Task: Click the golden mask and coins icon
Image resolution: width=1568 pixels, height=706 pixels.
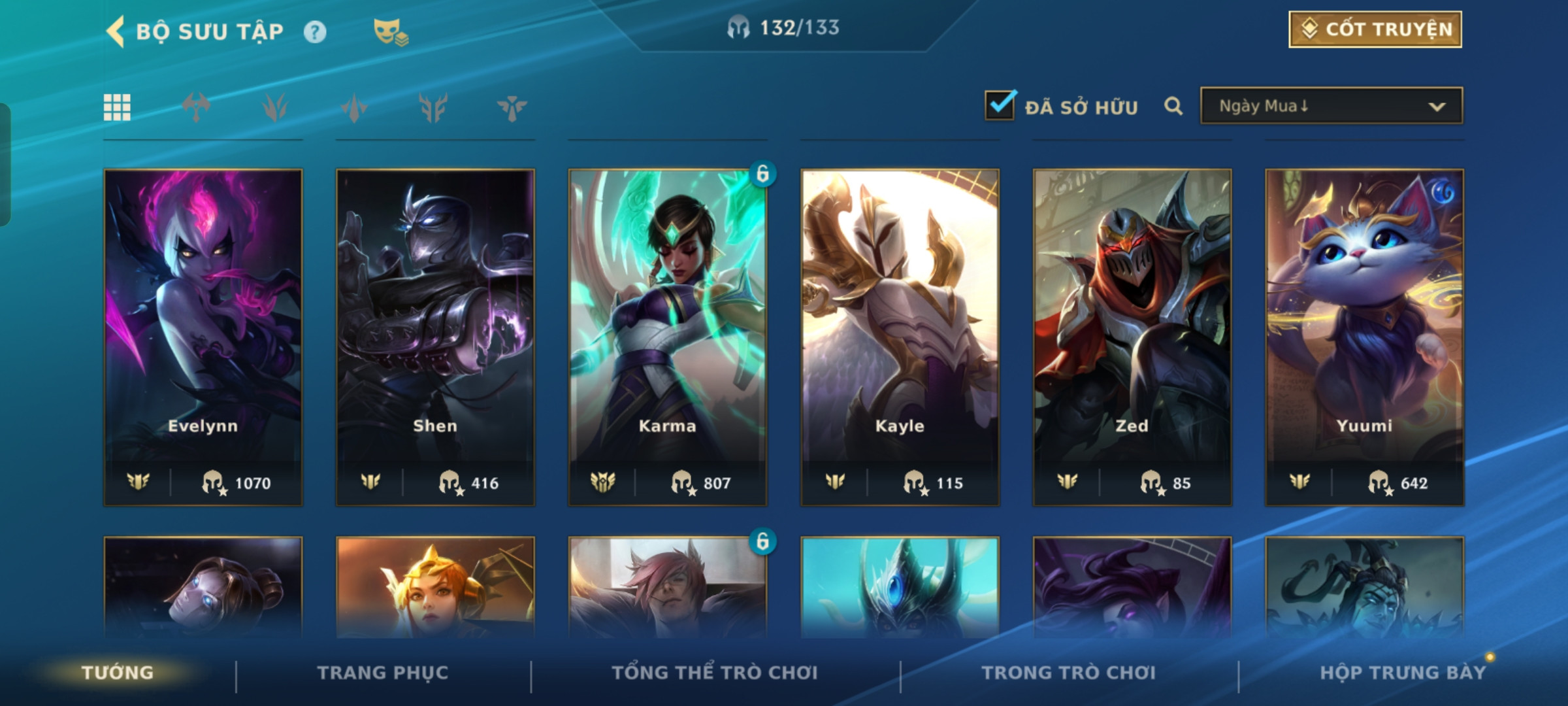Action: pos(390,32)
